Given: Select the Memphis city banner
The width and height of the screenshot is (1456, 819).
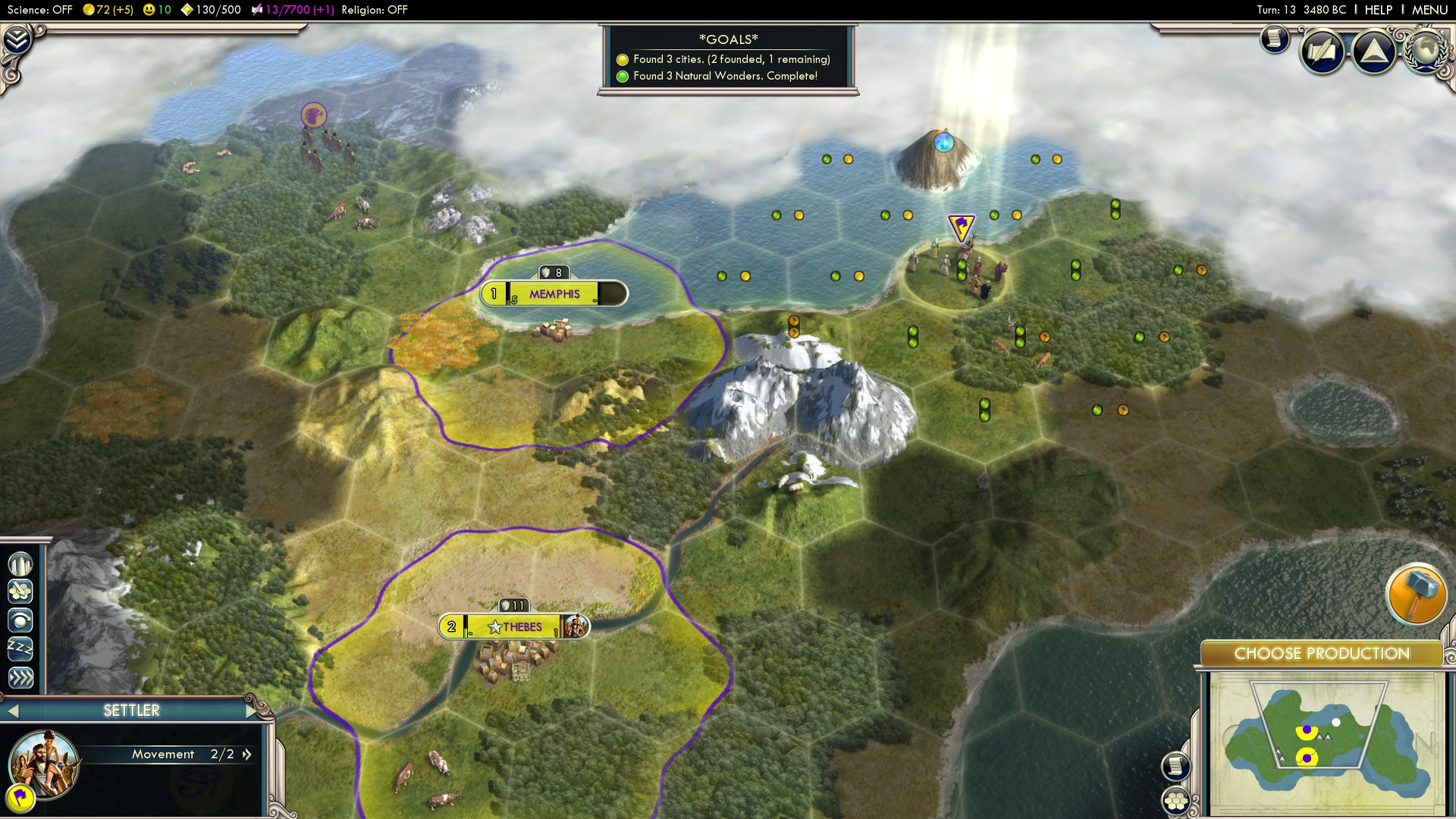Looking at the screenshot, I should click(x=553, y=294).
